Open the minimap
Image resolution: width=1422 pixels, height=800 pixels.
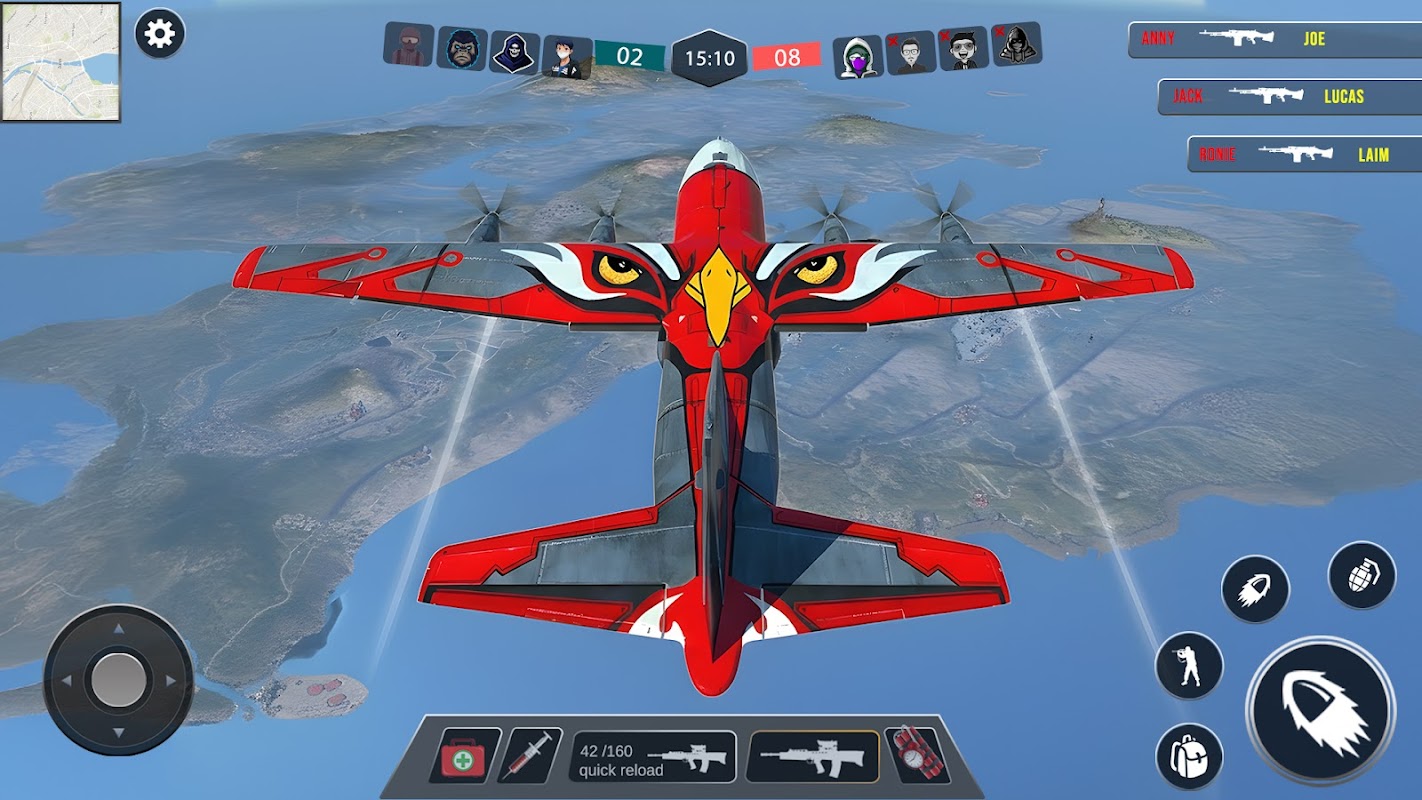coord(61,62)
